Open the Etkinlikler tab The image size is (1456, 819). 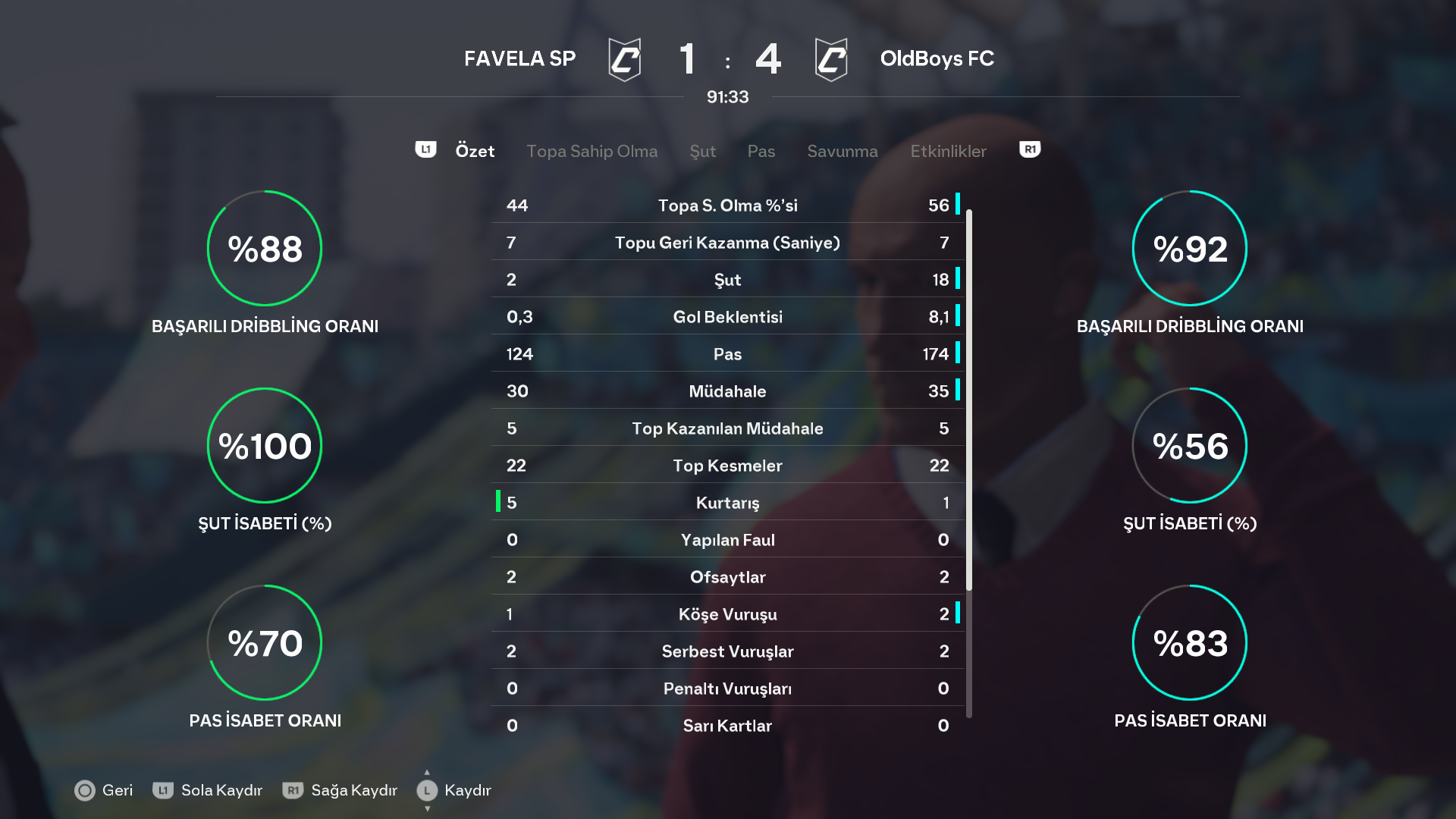click(948, 151)
